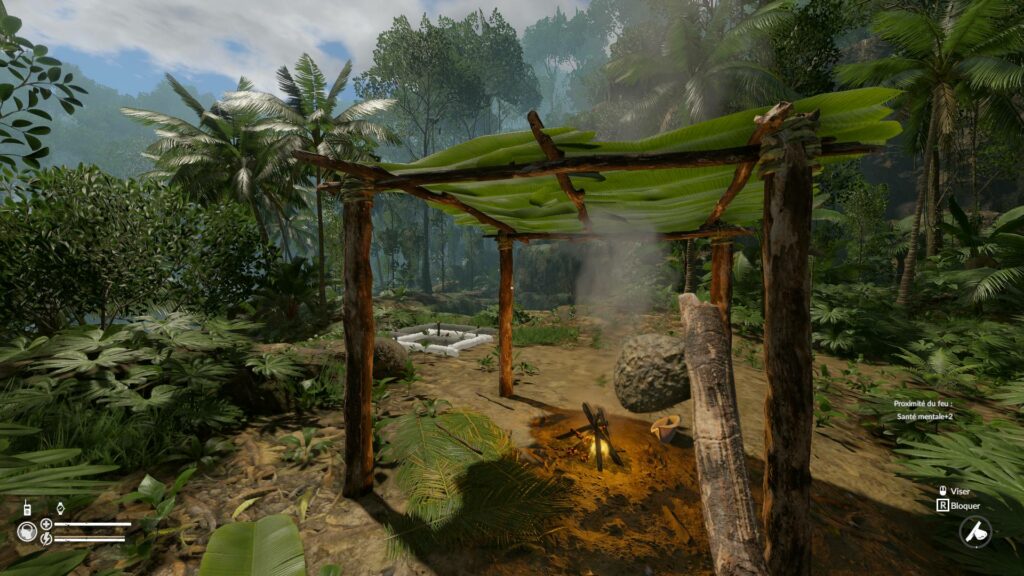The image size is (1024, 576).
Task: Click the walkie-talkie HUD icon
Action: [27, 508]
